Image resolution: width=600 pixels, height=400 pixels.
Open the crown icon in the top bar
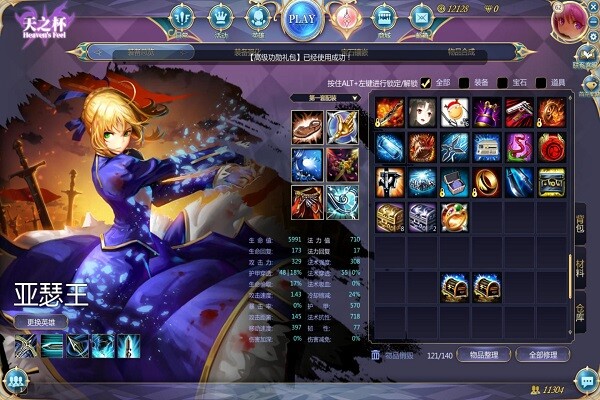[219, 18]
